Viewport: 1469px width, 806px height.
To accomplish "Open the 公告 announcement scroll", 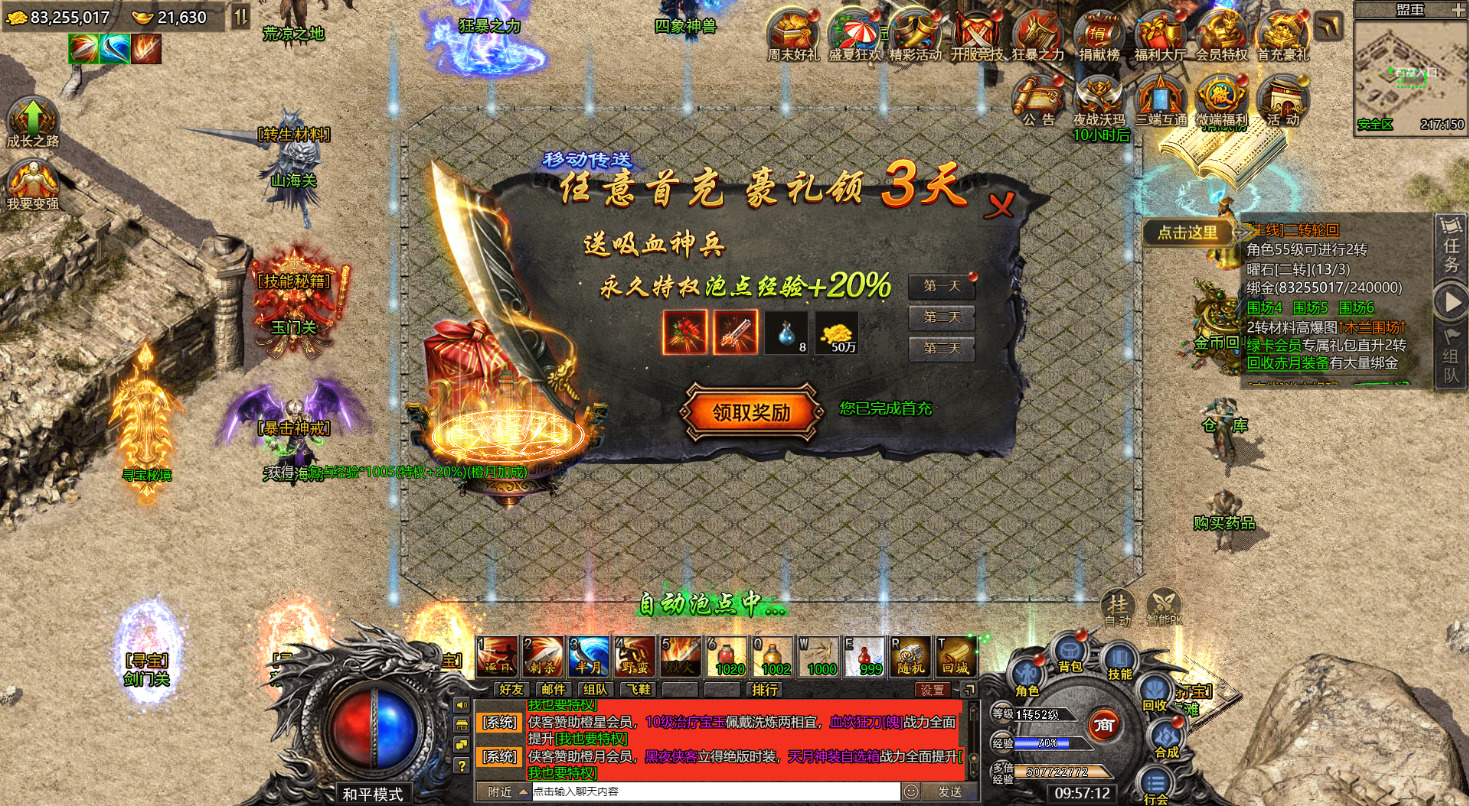I will pyautogui.click(x=1039, y=98).
